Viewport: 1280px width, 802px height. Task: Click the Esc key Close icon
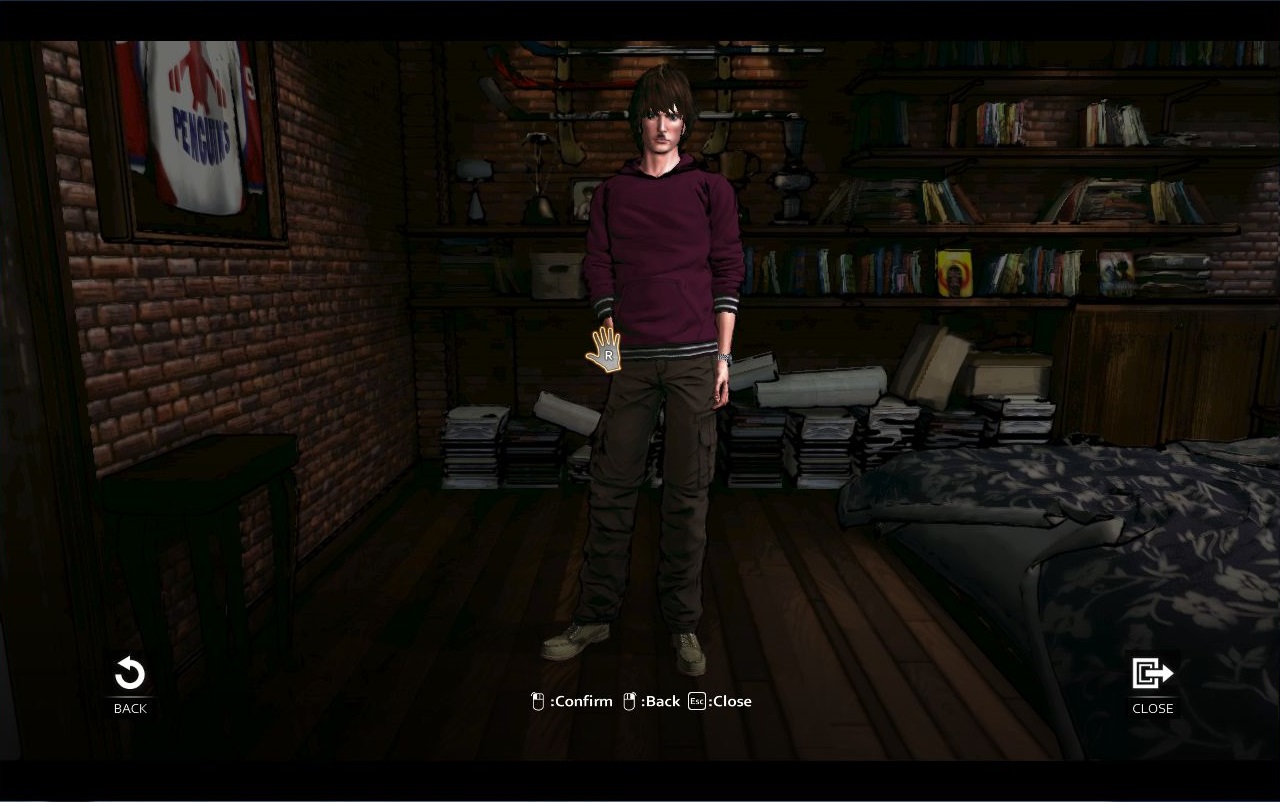(695, 701)
